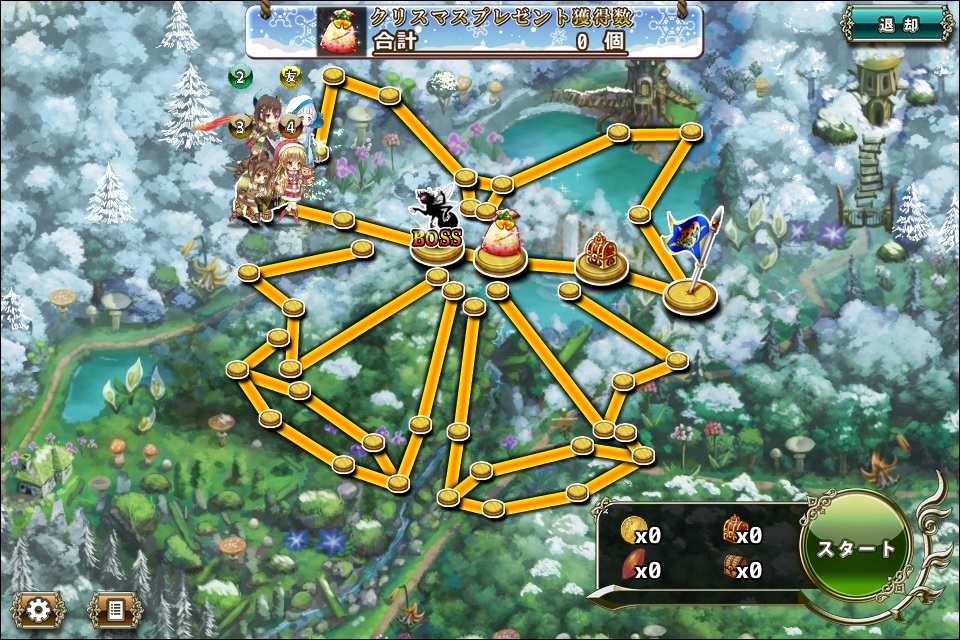The width and height of the screenshot is (960, 640).
Task: Click the green スタート start button
Action: pos(857,548)
